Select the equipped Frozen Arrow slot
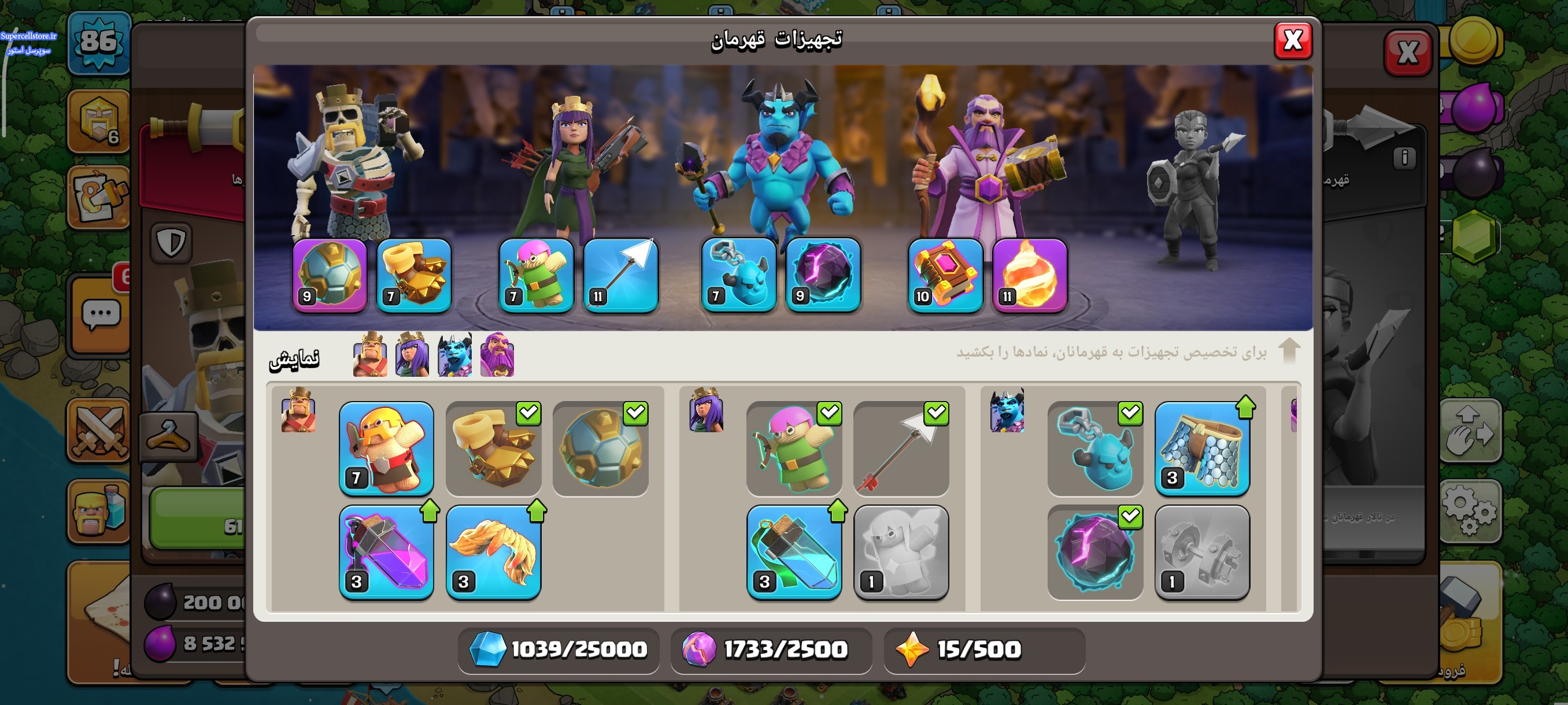 pos(620,276)
